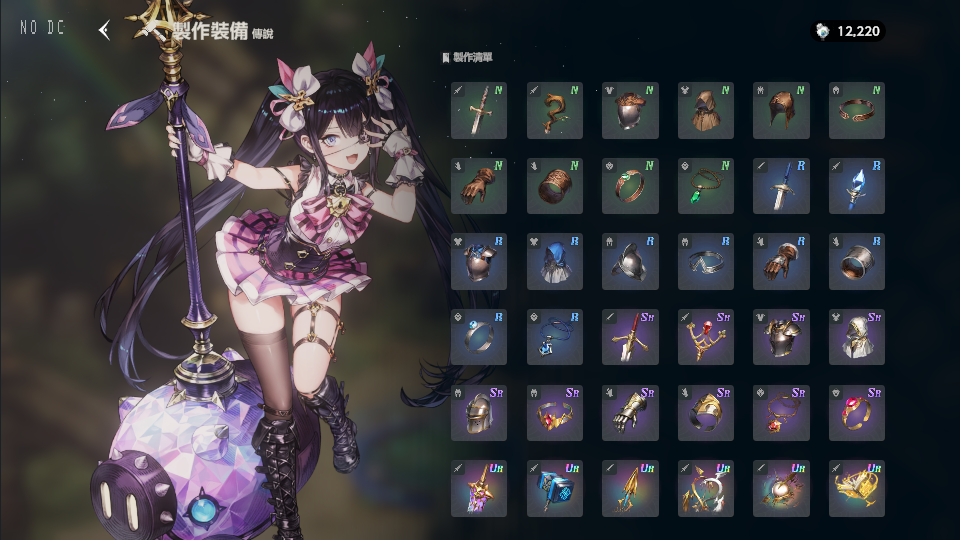
Task: Choose the N-rank twisted wooden staff
Action: (555, 110)
